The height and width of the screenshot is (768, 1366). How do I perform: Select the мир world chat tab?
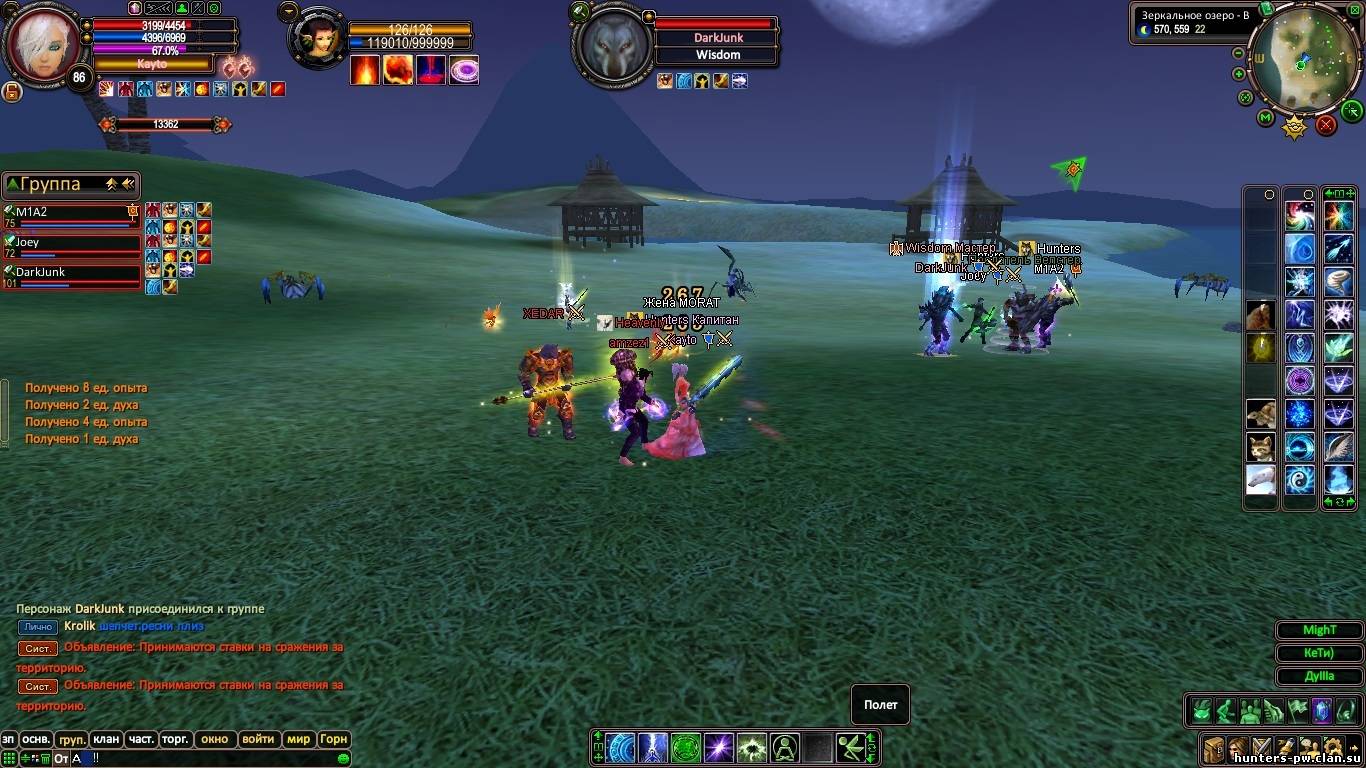click(x=298, y=739)
